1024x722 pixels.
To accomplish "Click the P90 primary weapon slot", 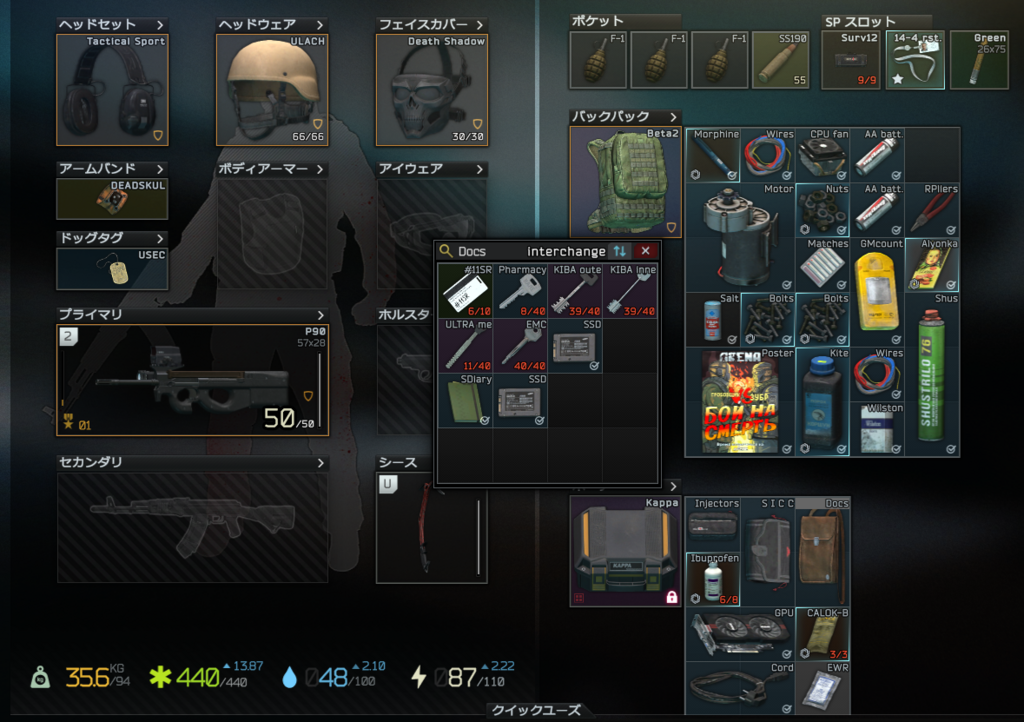I will coord(191,380).
